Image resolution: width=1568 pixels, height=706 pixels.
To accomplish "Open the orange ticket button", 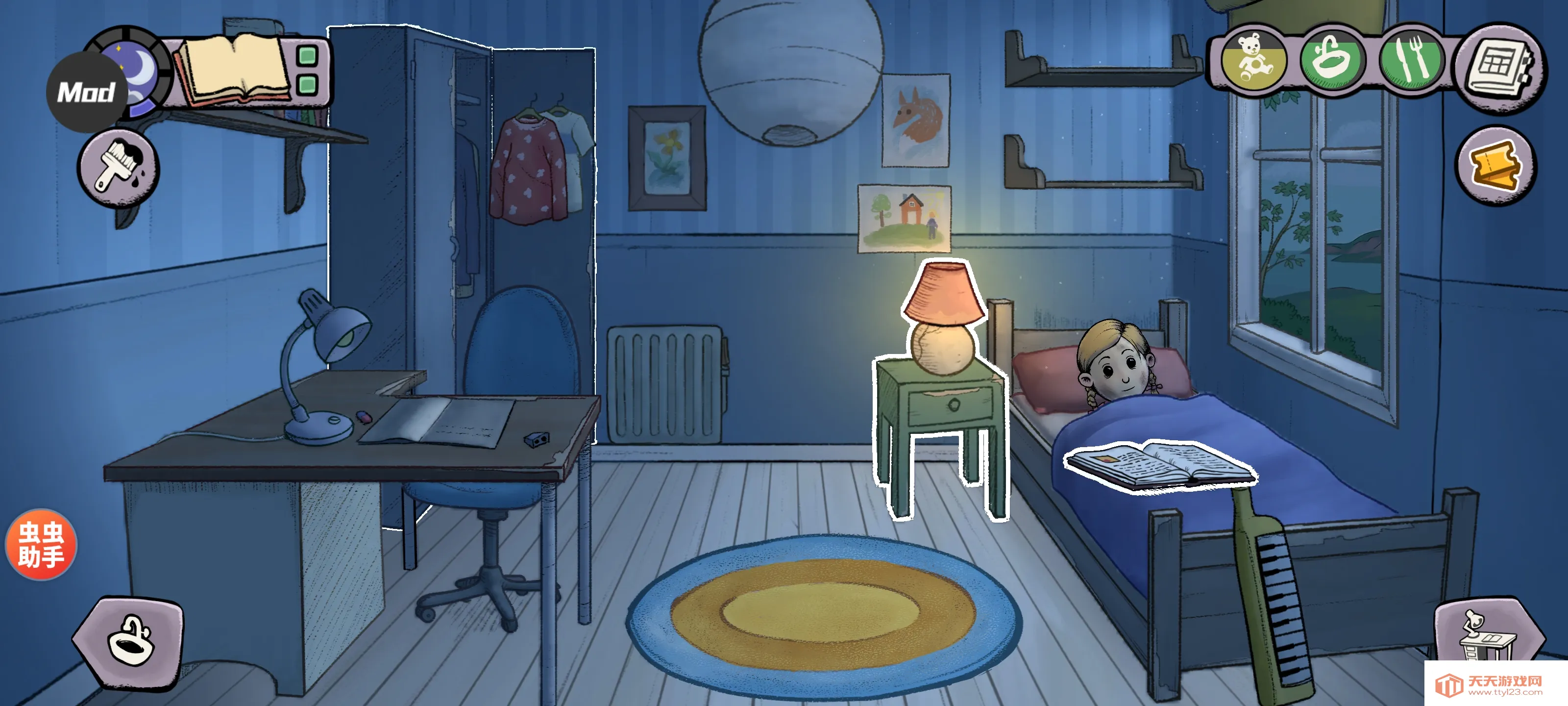I will 1495,166.
